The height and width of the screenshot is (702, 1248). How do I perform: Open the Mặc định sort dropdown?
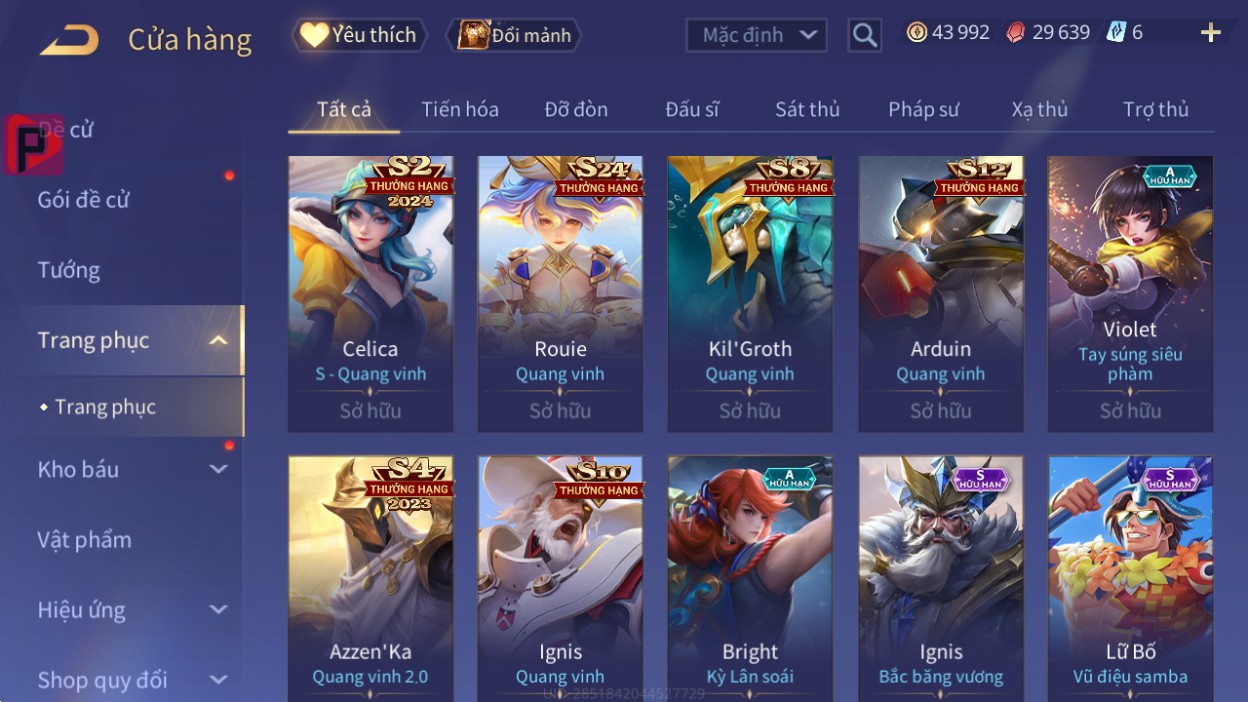pos(756,35)
